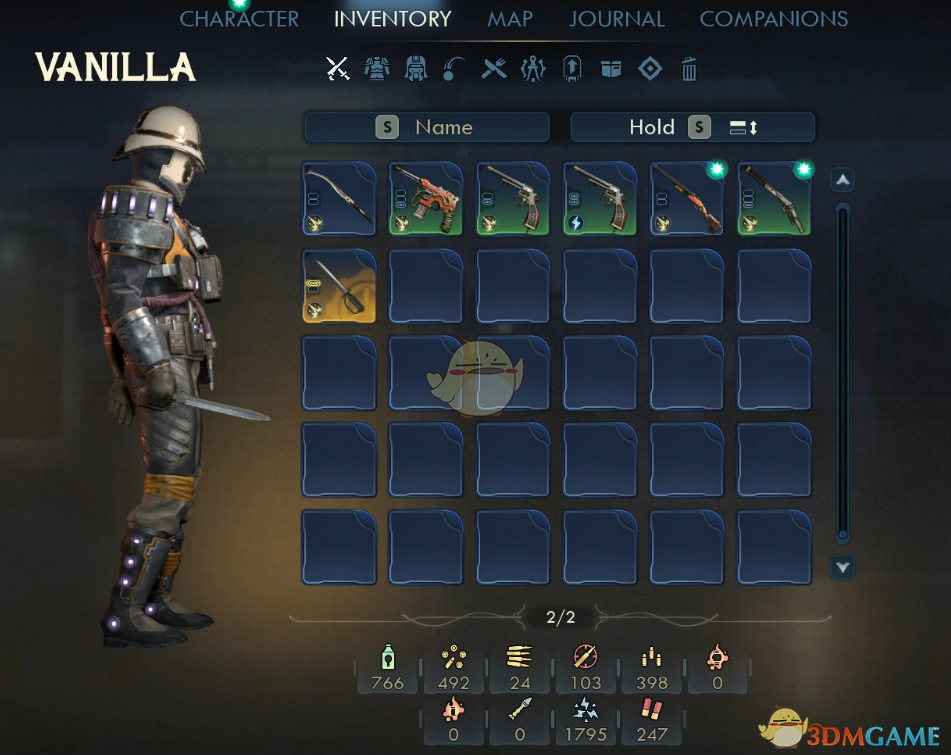
Task: Select the Inventory tab
Action: tap(392, 19)
